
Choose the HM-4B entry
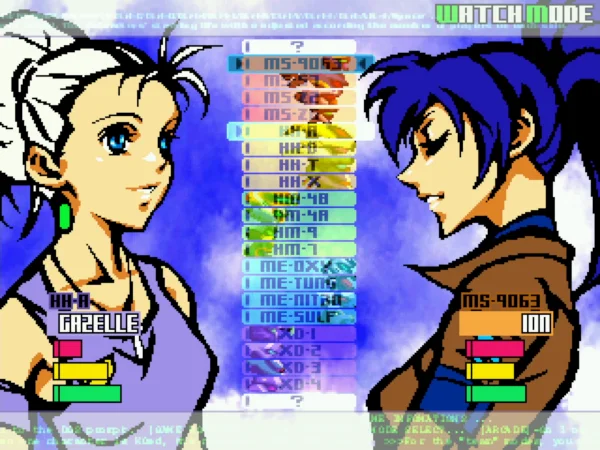point(299,199)
